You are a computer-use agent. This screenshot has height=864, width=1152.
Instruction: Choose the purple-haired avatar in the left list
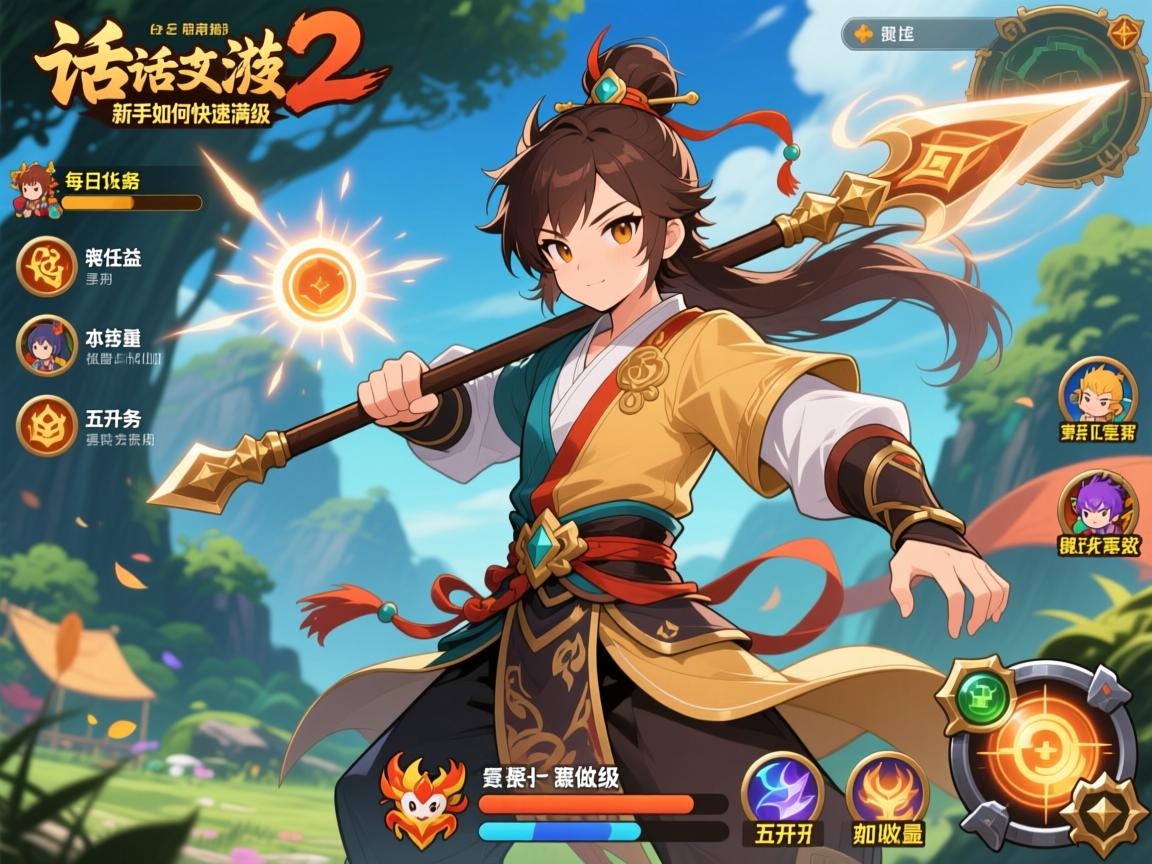tap(46, 345)
